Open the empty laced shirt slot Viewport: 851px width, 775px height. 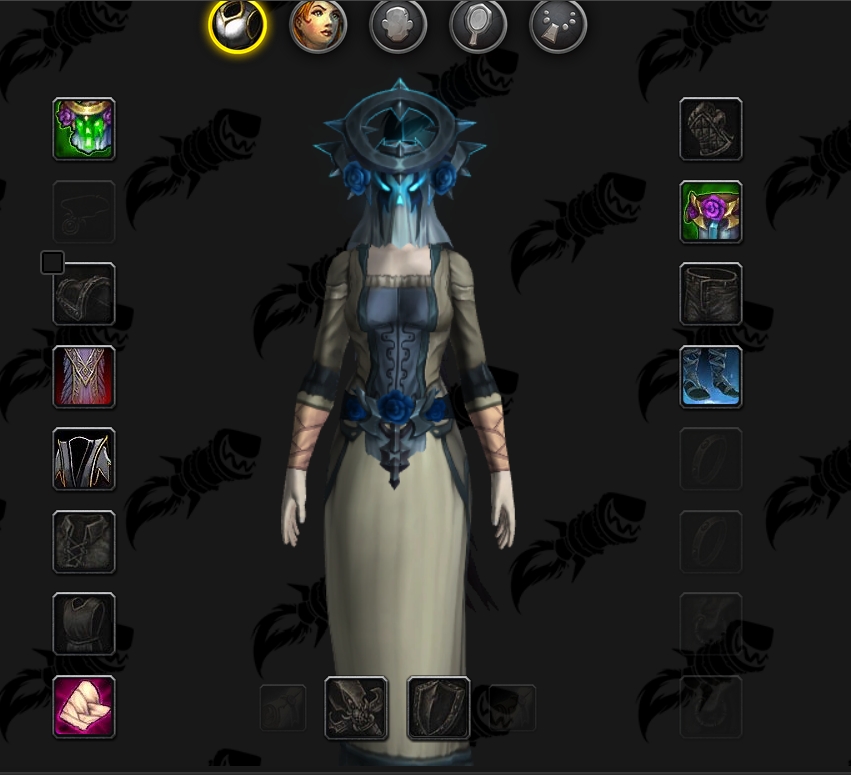tap(84, 542)
